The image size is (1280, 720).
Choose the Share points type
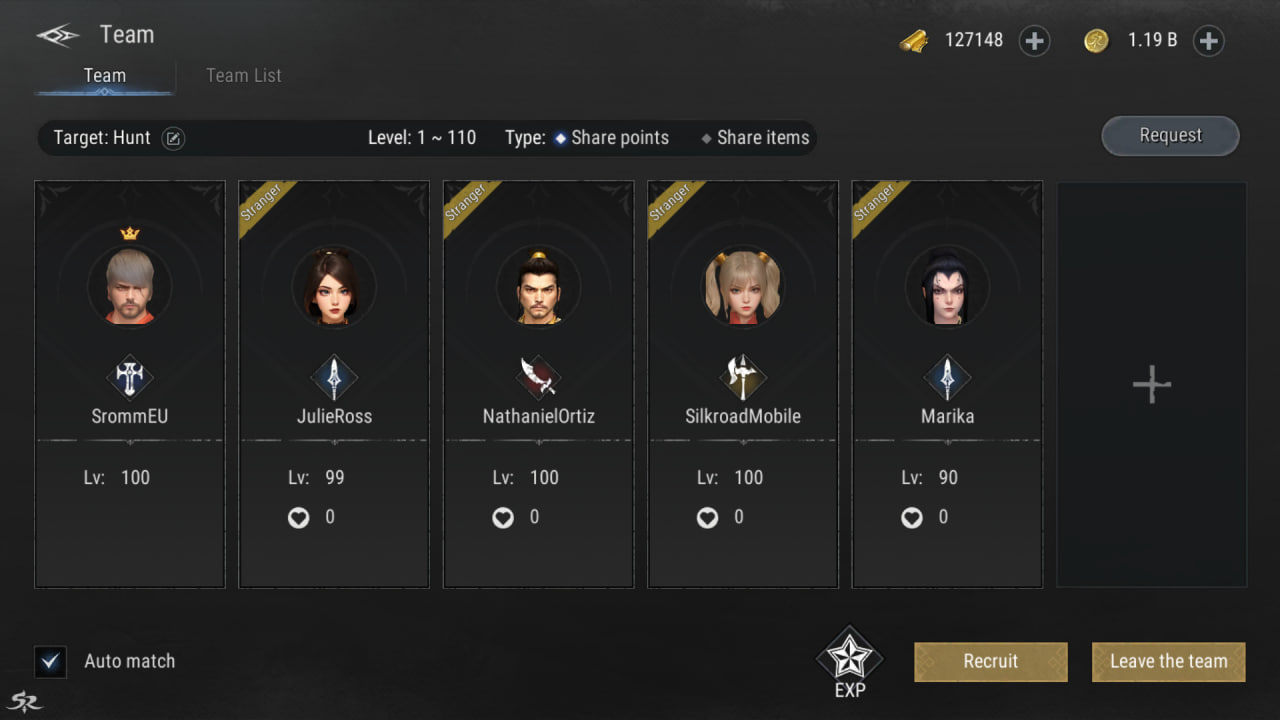[x=611, y=139]
